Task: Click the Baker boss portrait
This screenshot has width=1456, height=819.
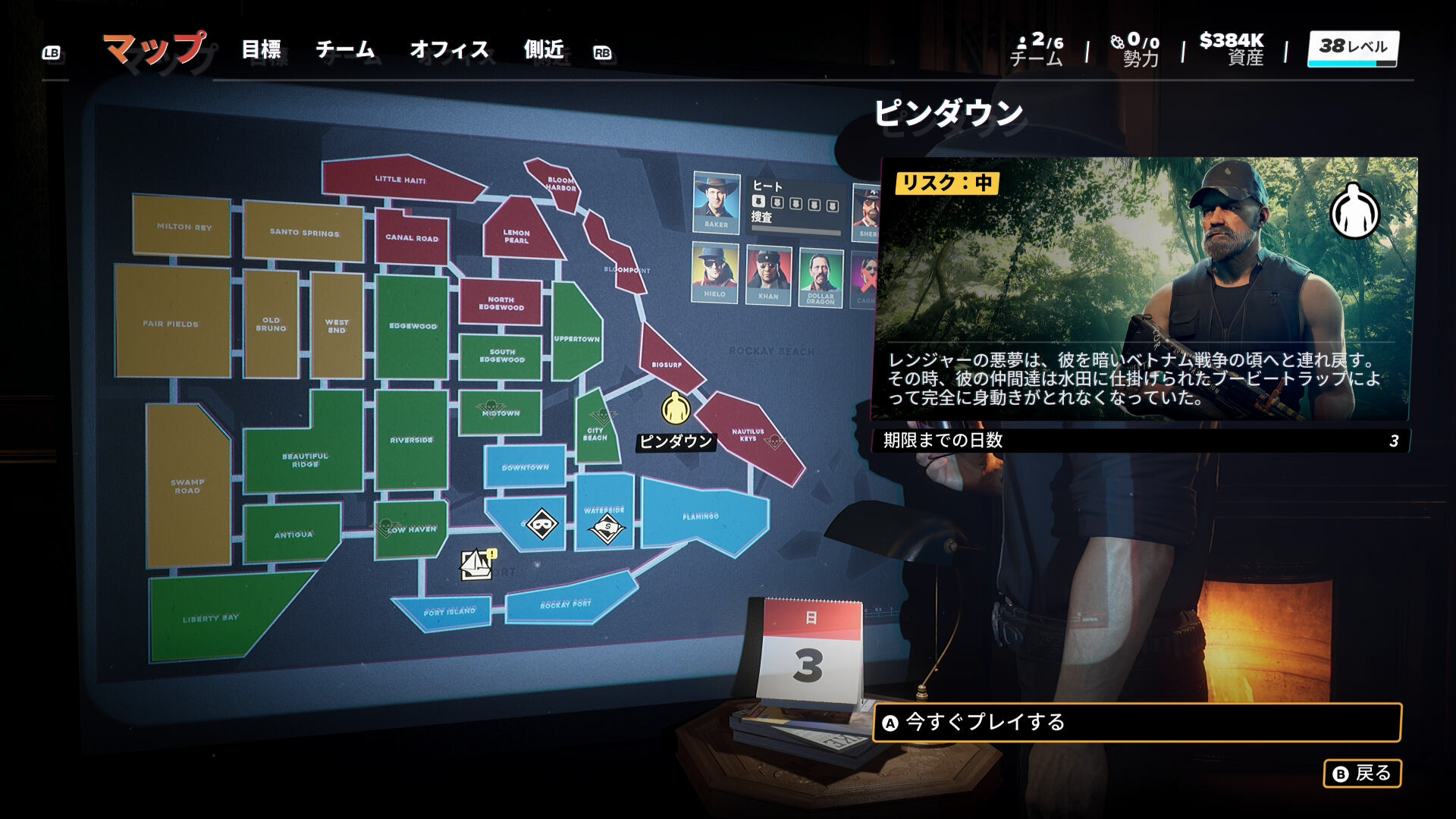Action: (x=716, y=202)
